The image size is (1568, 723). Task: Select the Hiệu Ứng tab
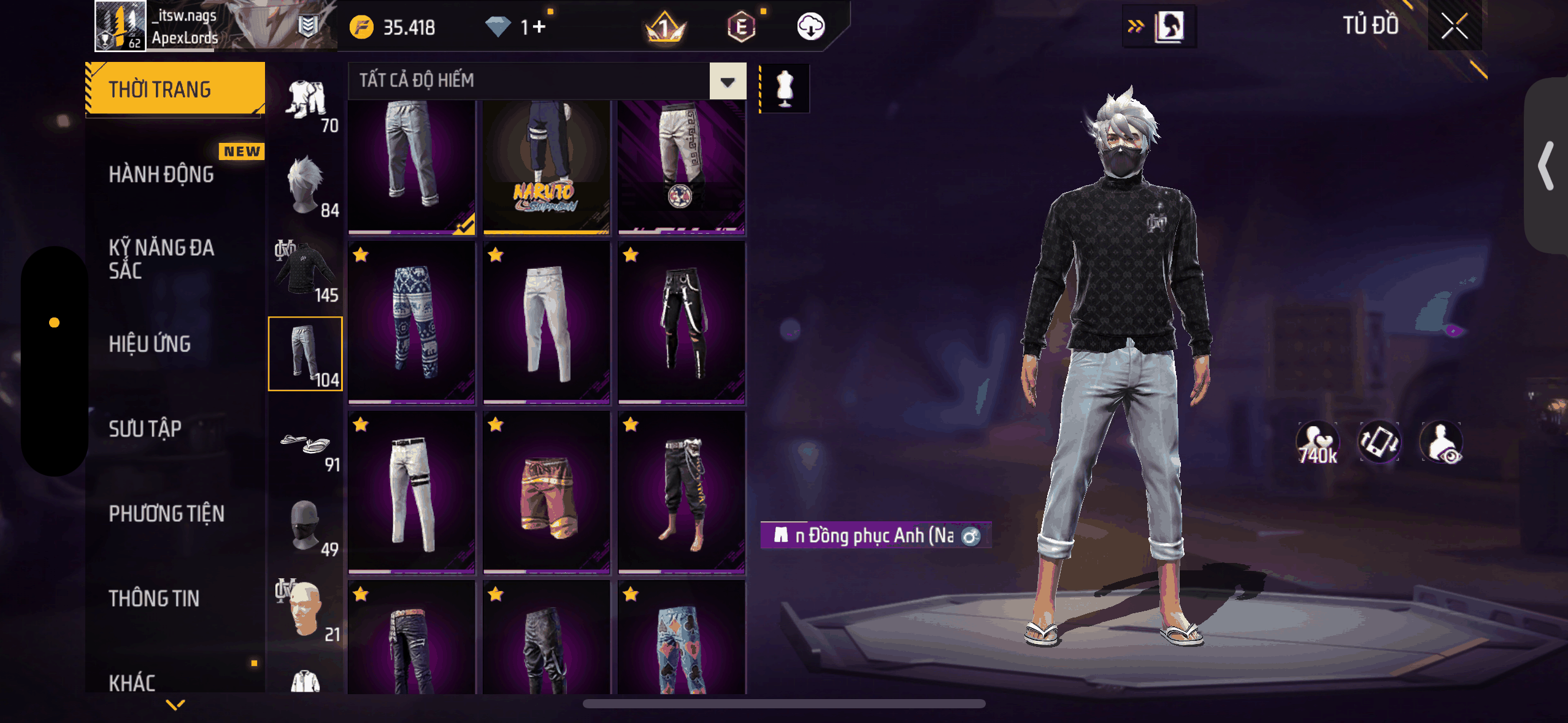pyautogui.click(x=150, y=344)
